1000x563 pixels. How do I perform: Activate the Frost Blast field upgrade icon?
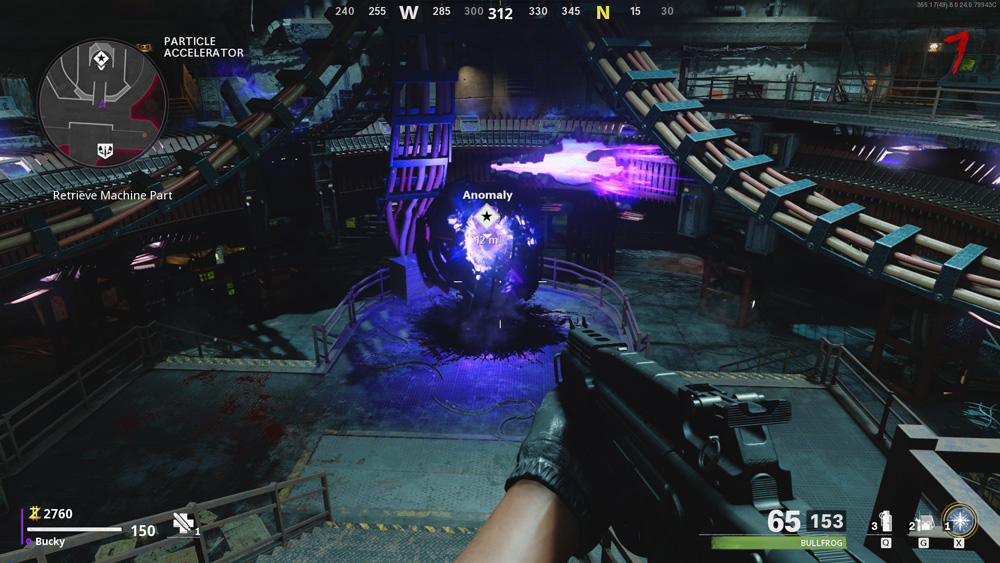point(959,521)
